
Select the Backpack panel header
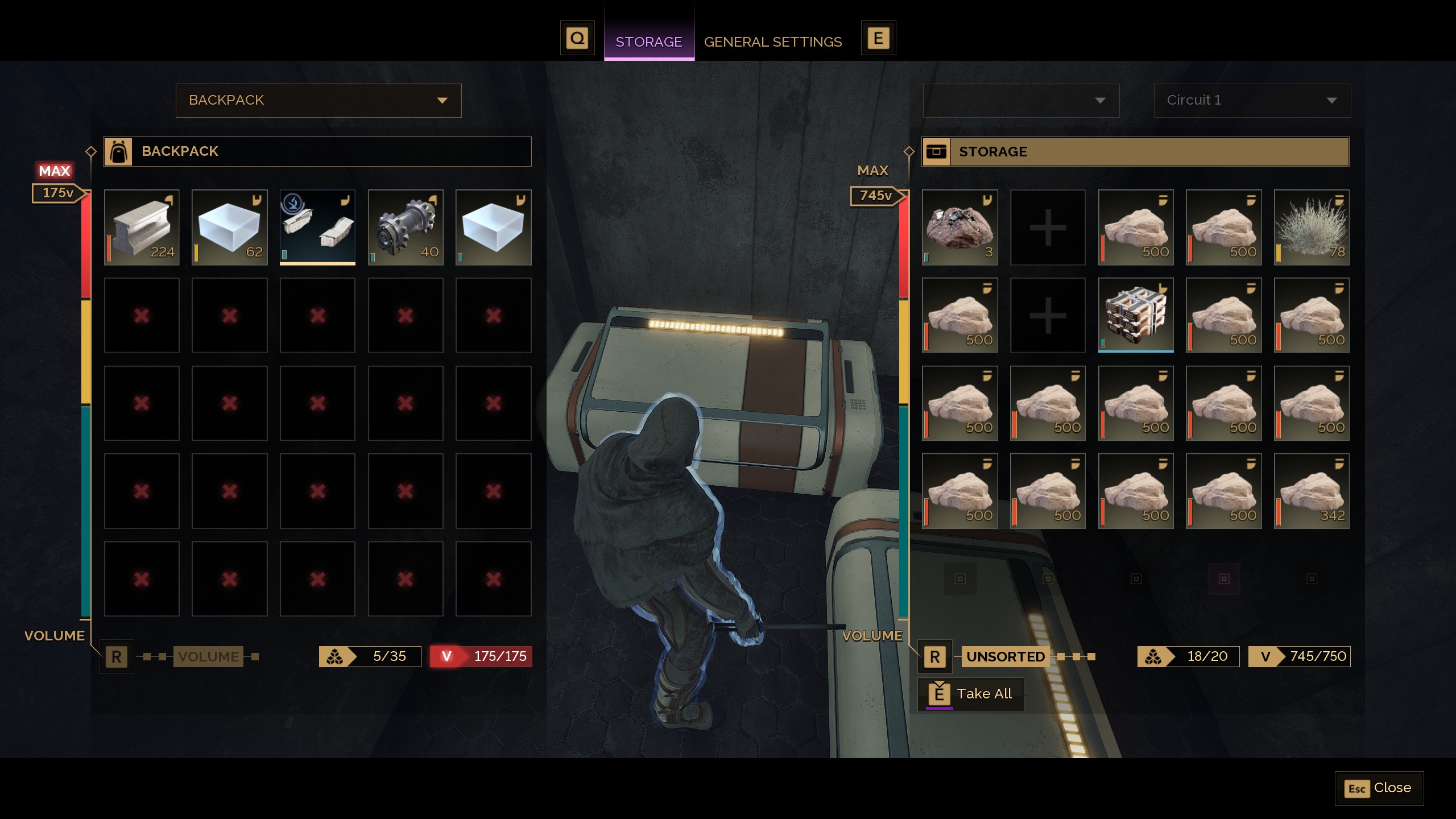tap(317, 151)
